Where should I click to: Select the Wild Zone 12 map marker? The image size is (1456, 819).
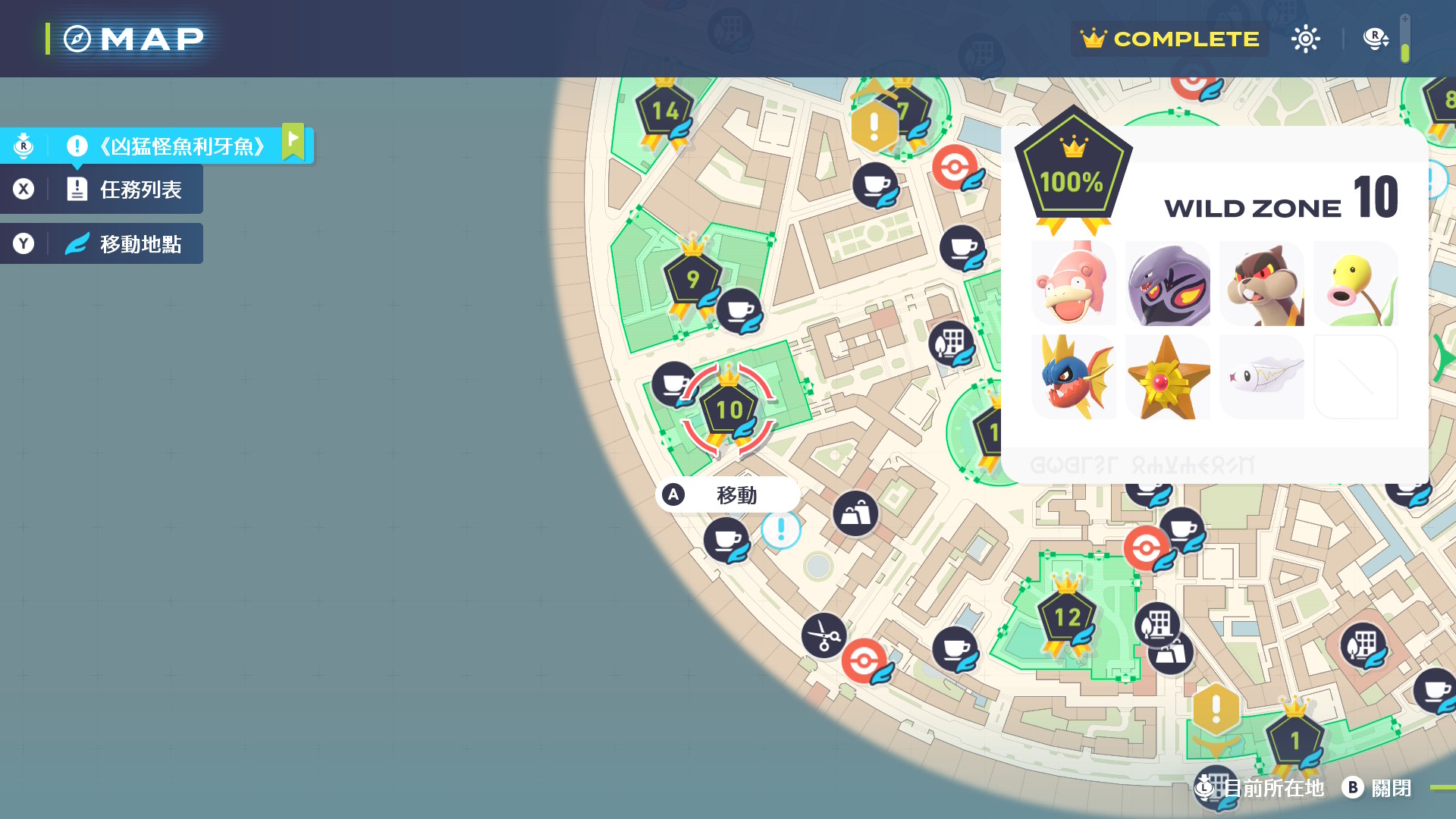(x=1067, y=617)
